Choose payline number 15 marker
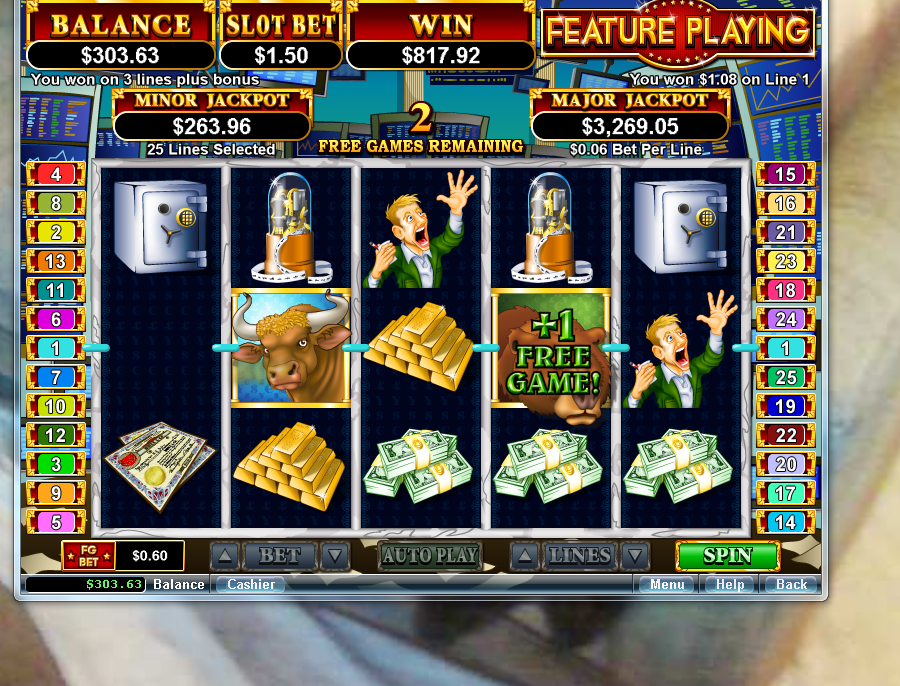The width and height of the screenshot is (900, 686). pyautogui.click(x=786, y=174)
